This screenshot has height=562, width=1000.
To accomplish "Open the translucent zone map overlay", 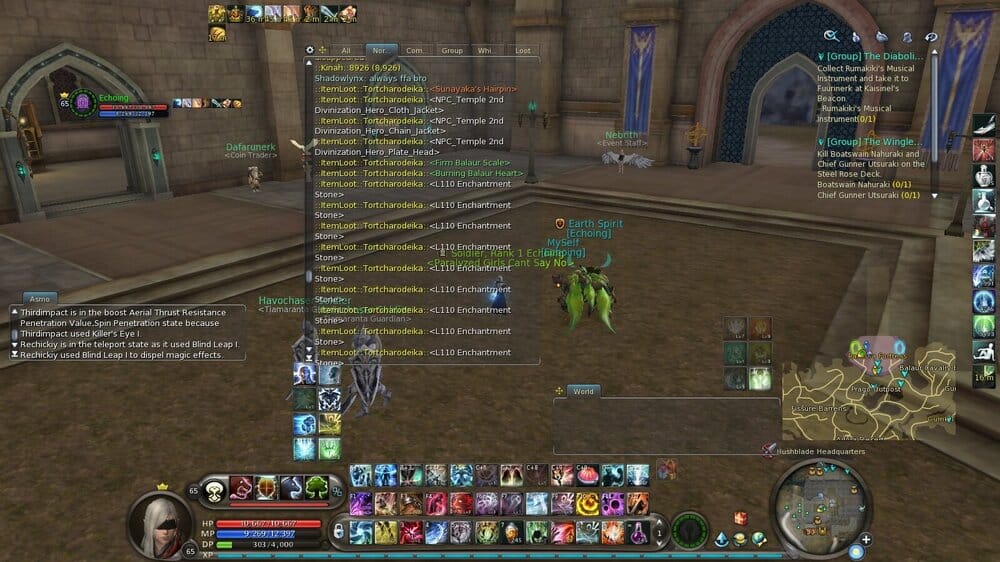I will (x=868, y=388).
